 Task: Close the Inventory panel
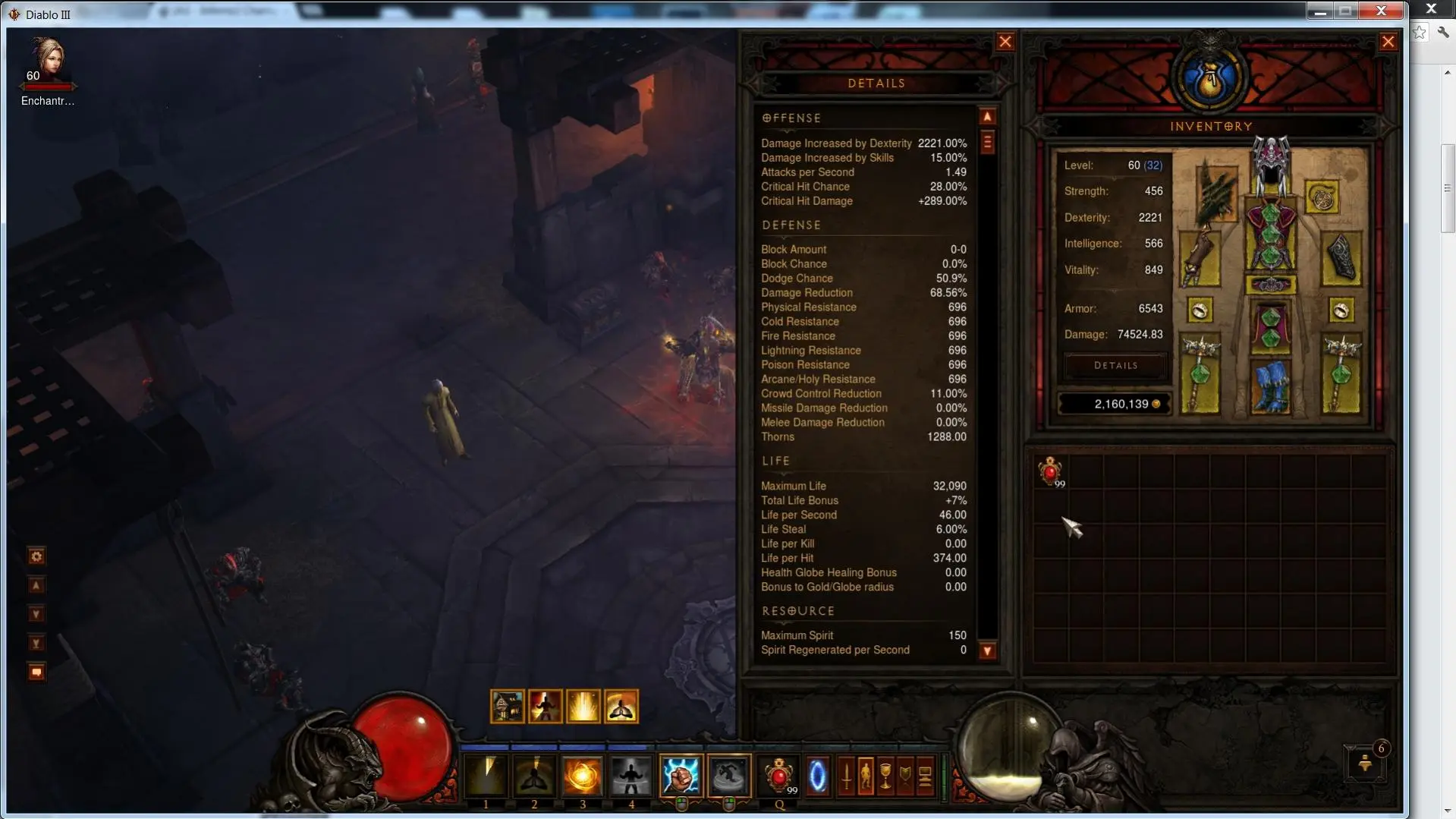click(1388, 43)
